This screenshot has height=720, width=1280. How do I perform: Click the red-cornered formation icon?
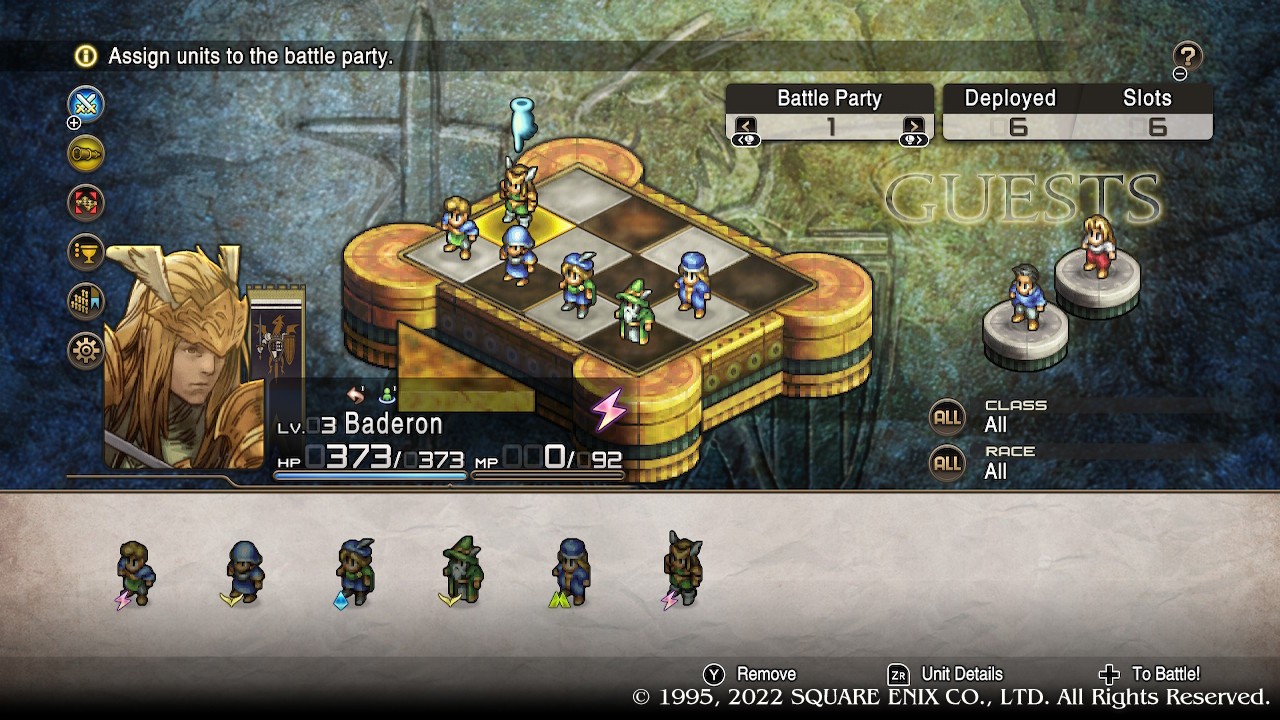pyautogui.click(x=86, y=202)
